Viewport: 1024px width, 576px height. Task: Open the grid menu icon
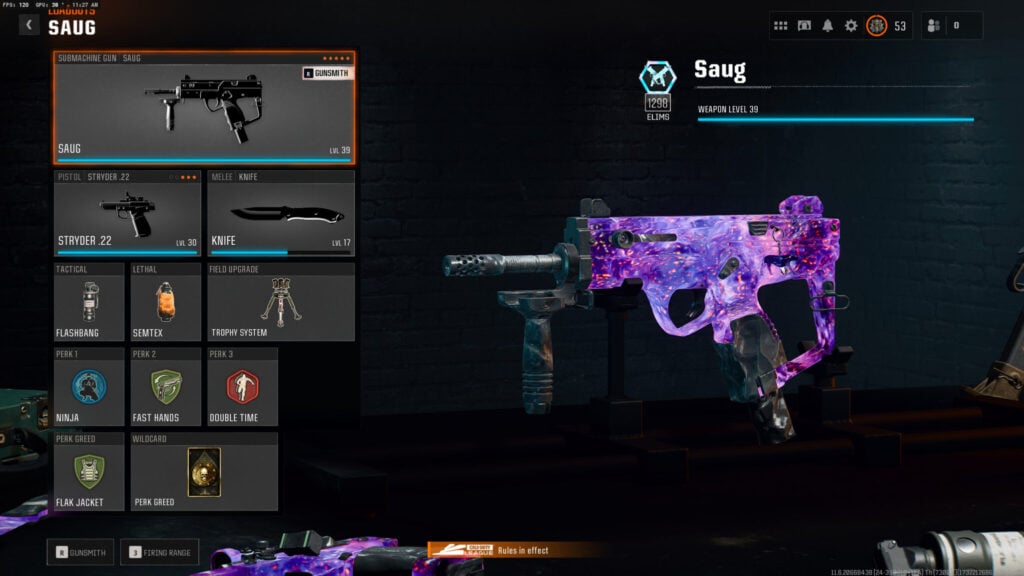pos(781,25)
